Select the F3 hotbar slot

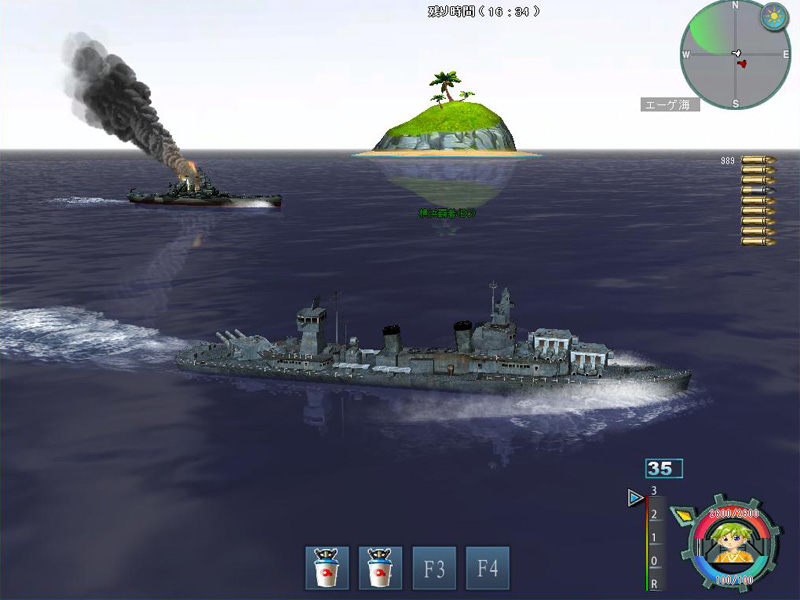click(434, 568)
